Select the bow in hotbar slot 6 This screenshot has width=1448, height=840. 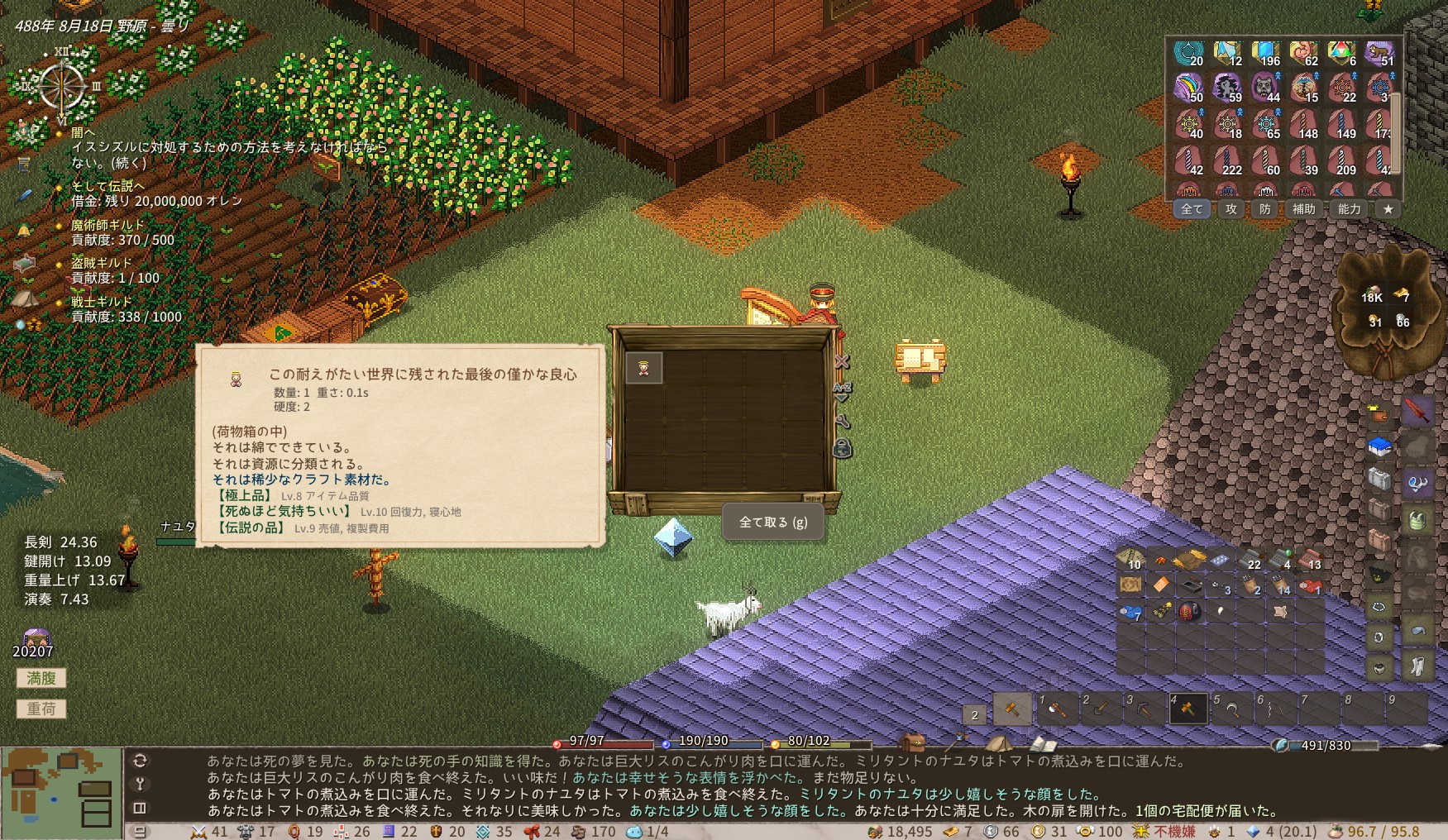[1274, 709]
